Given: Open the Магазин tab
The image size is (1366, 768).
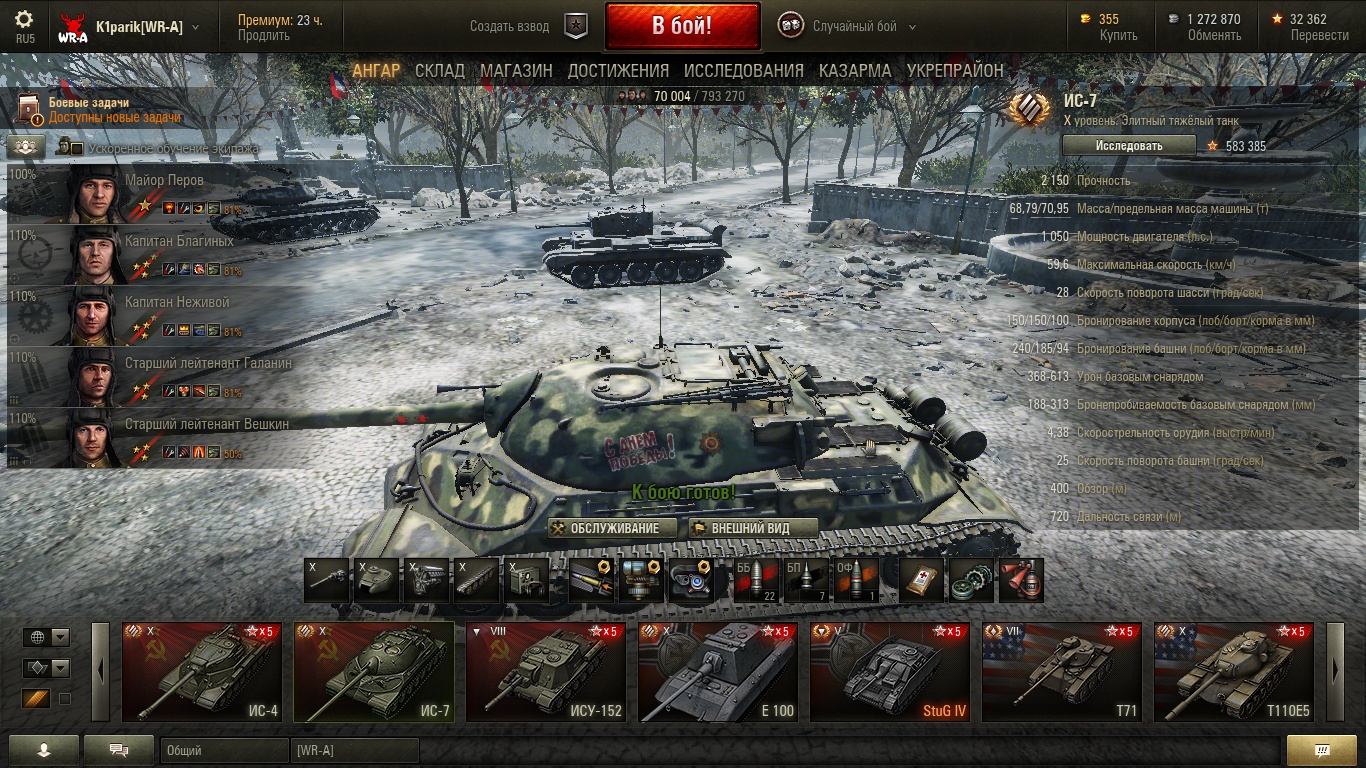Looking at the screenshot, I should [516, 71].
